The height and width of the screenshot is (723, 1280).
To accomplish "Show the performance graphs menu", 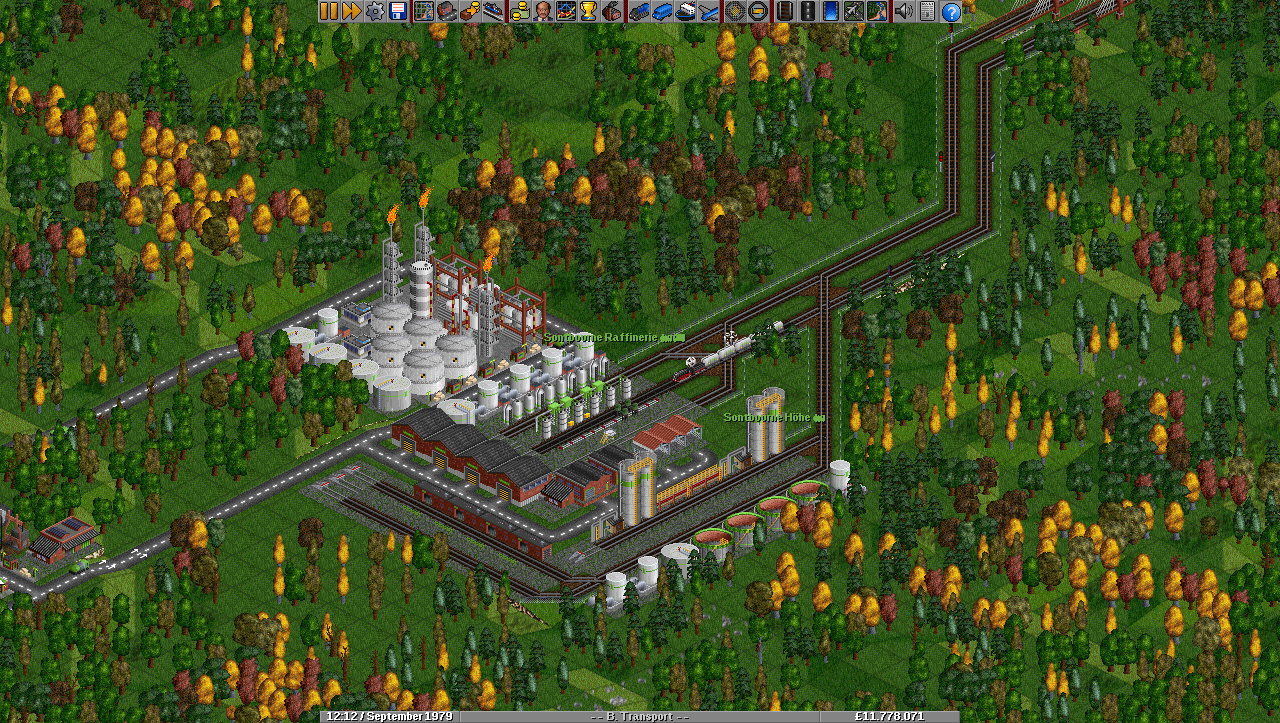I will click(565, 11).
